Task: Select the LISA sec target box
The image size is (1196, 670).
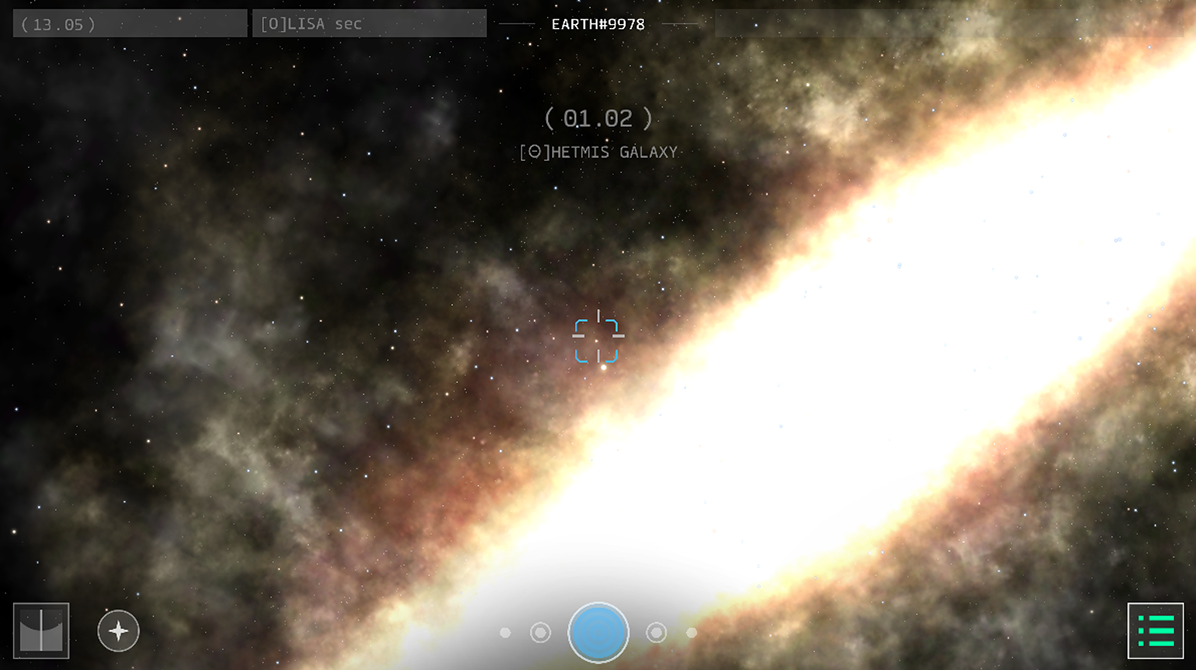Action: [x=369, y=24]
